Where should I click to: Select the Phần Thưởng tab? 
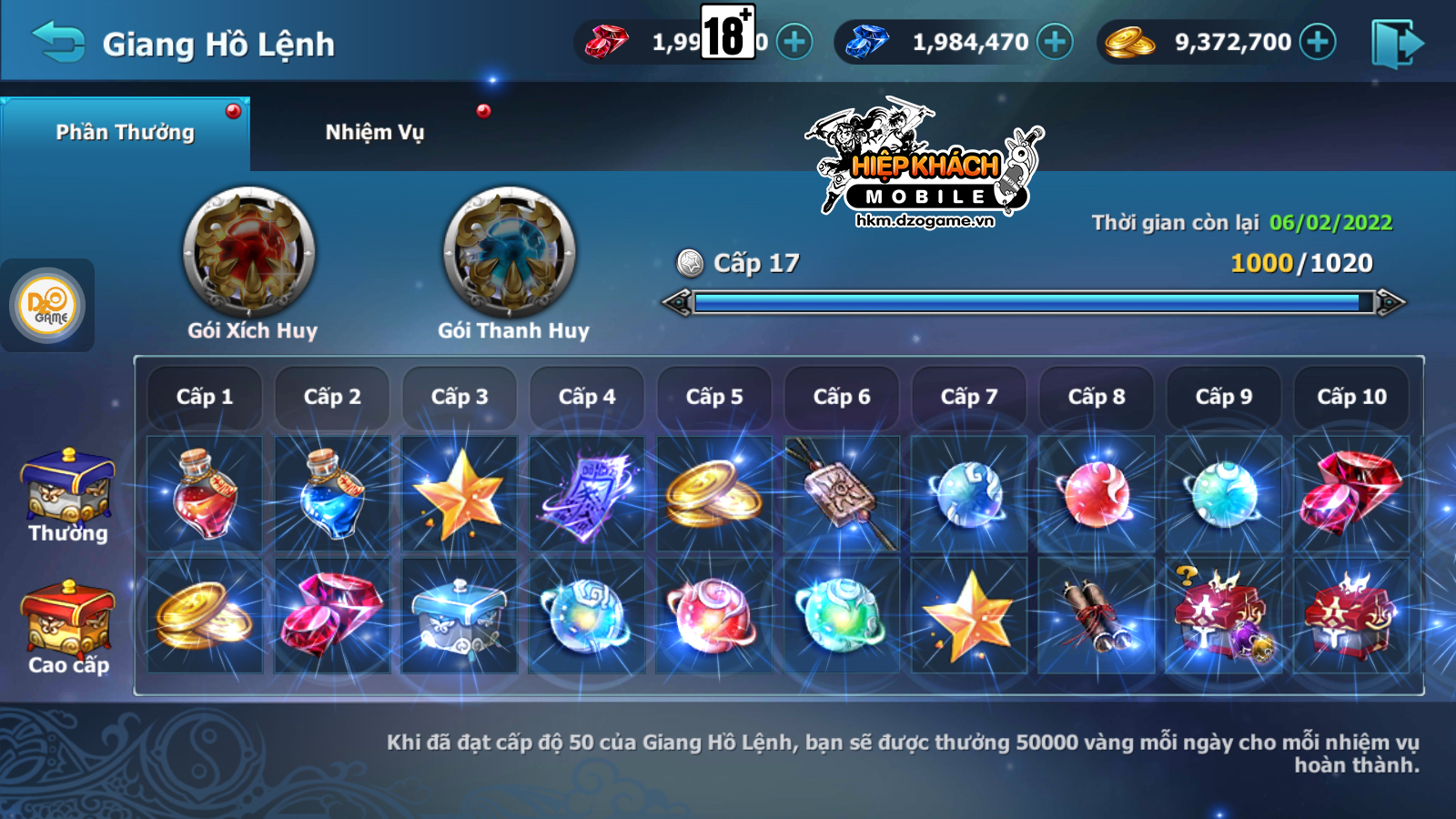coord(126,133)
